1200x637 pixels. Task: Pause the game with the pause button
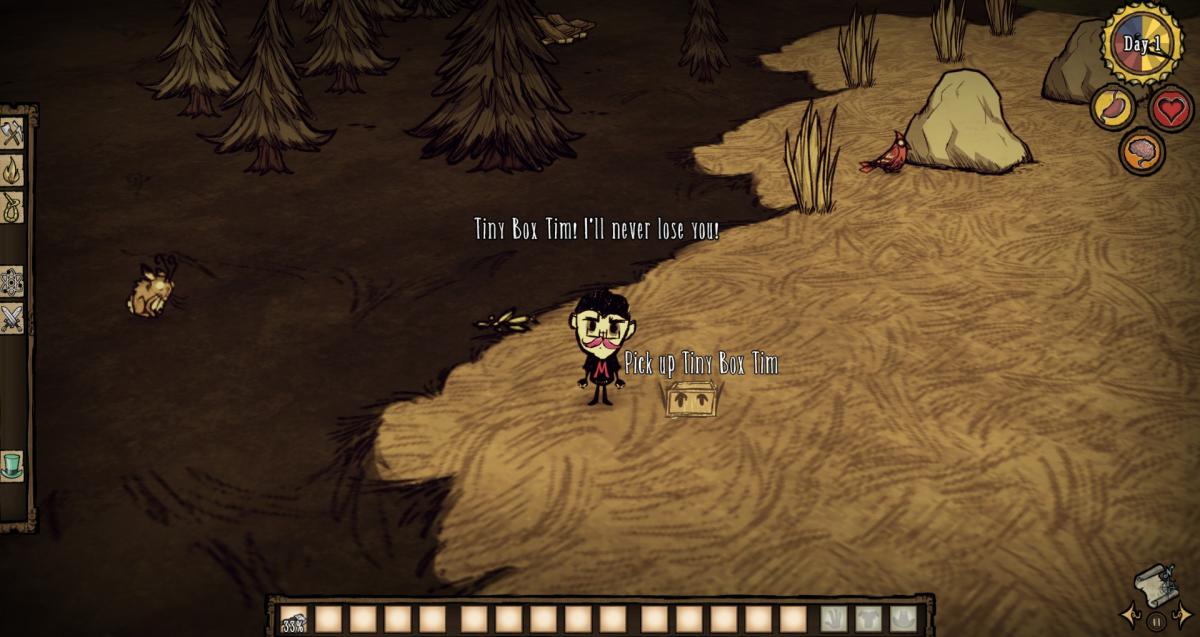click(x=1156, y=622)
